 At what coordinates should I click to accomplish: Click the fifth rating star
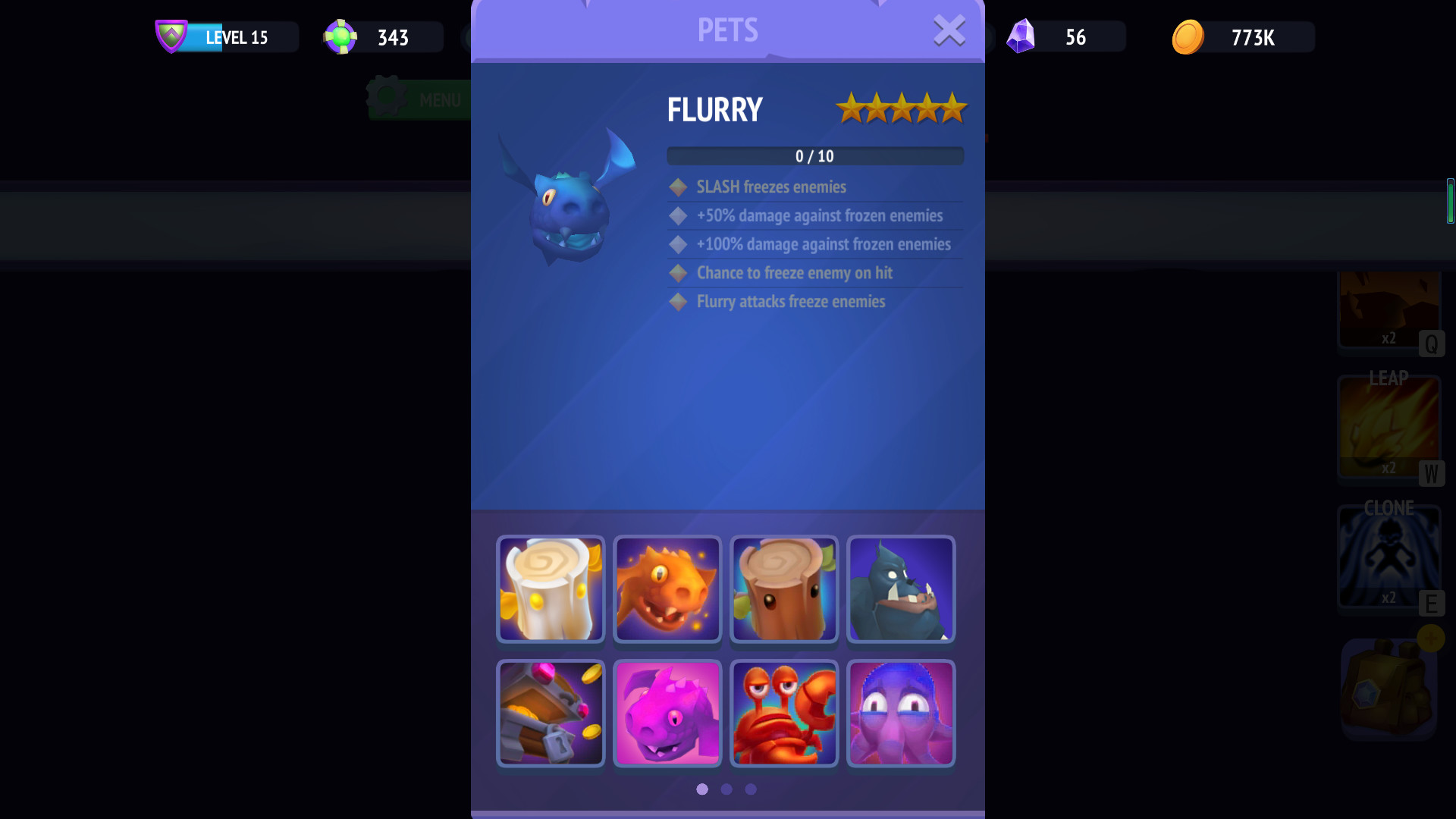click(954, 108)
